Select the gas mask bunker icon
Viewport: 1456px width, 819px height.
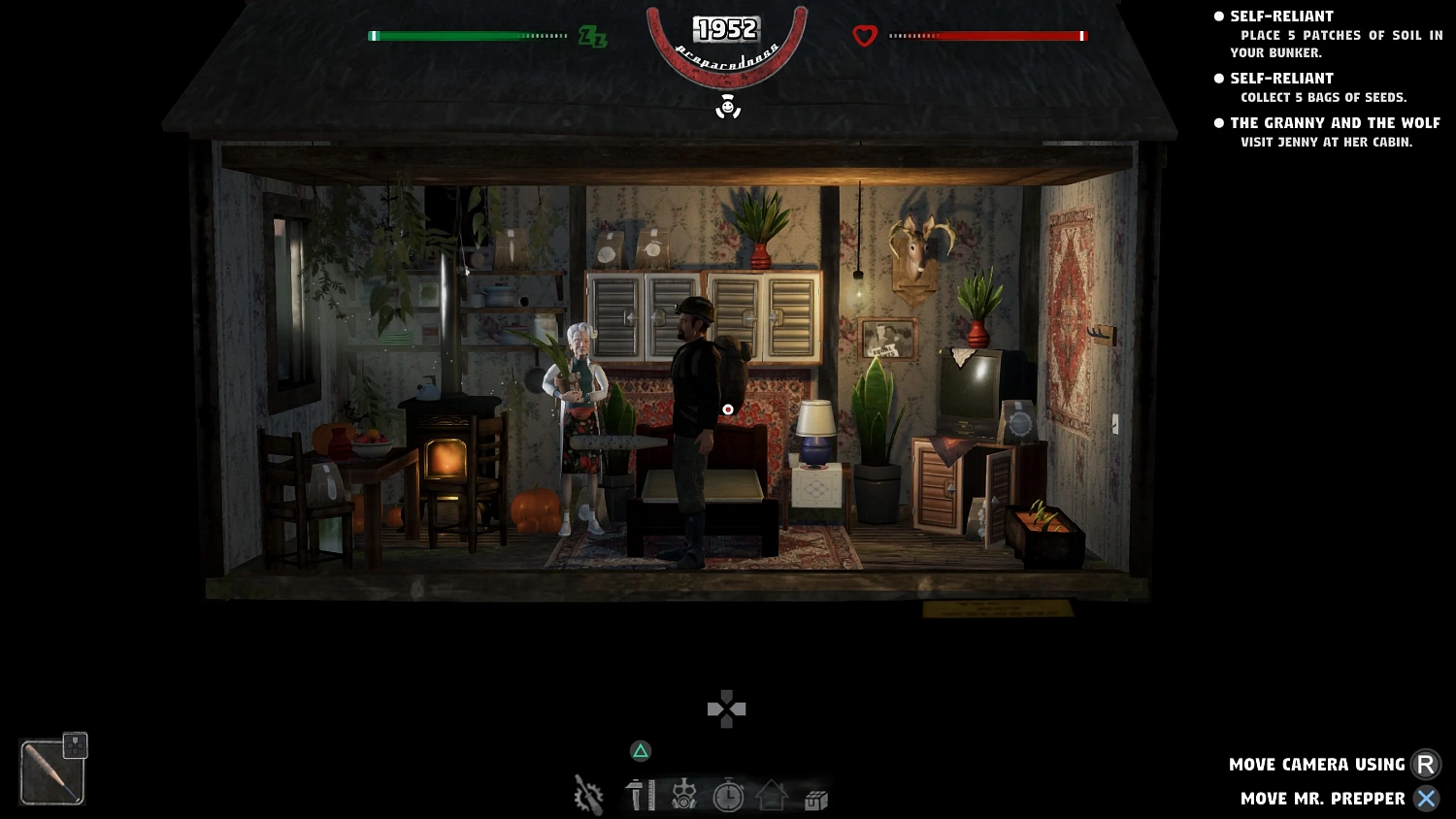[683, 796]
